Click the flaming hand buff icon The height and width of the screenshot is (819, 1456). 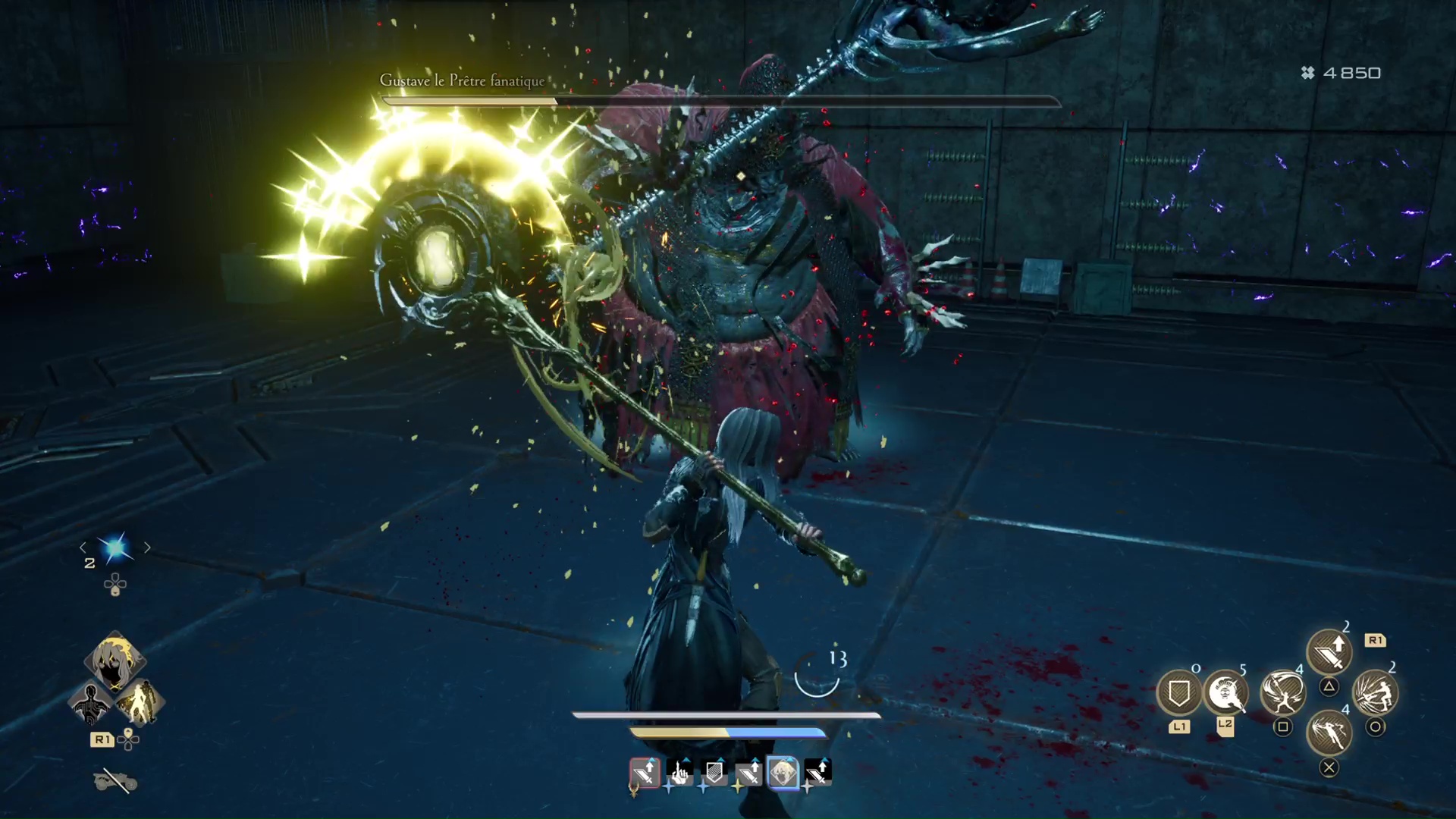coord(679,773)
